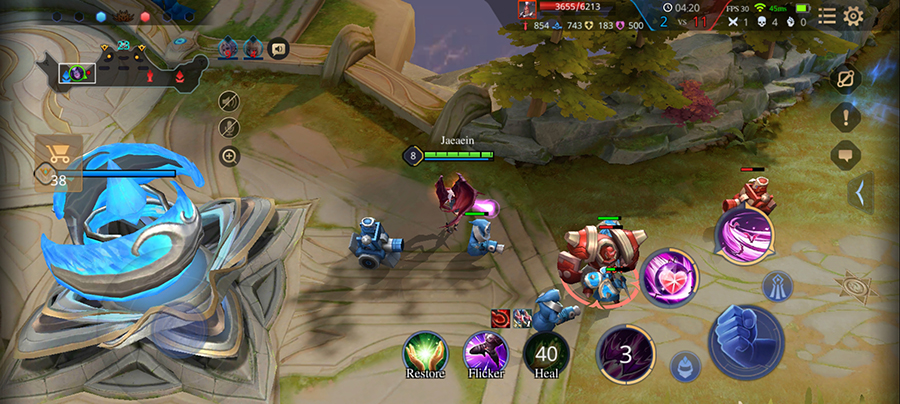The width and height of the screenshot is (900, 404).
Task: Show the scoreboard list icon
Action: pos(827,16)
